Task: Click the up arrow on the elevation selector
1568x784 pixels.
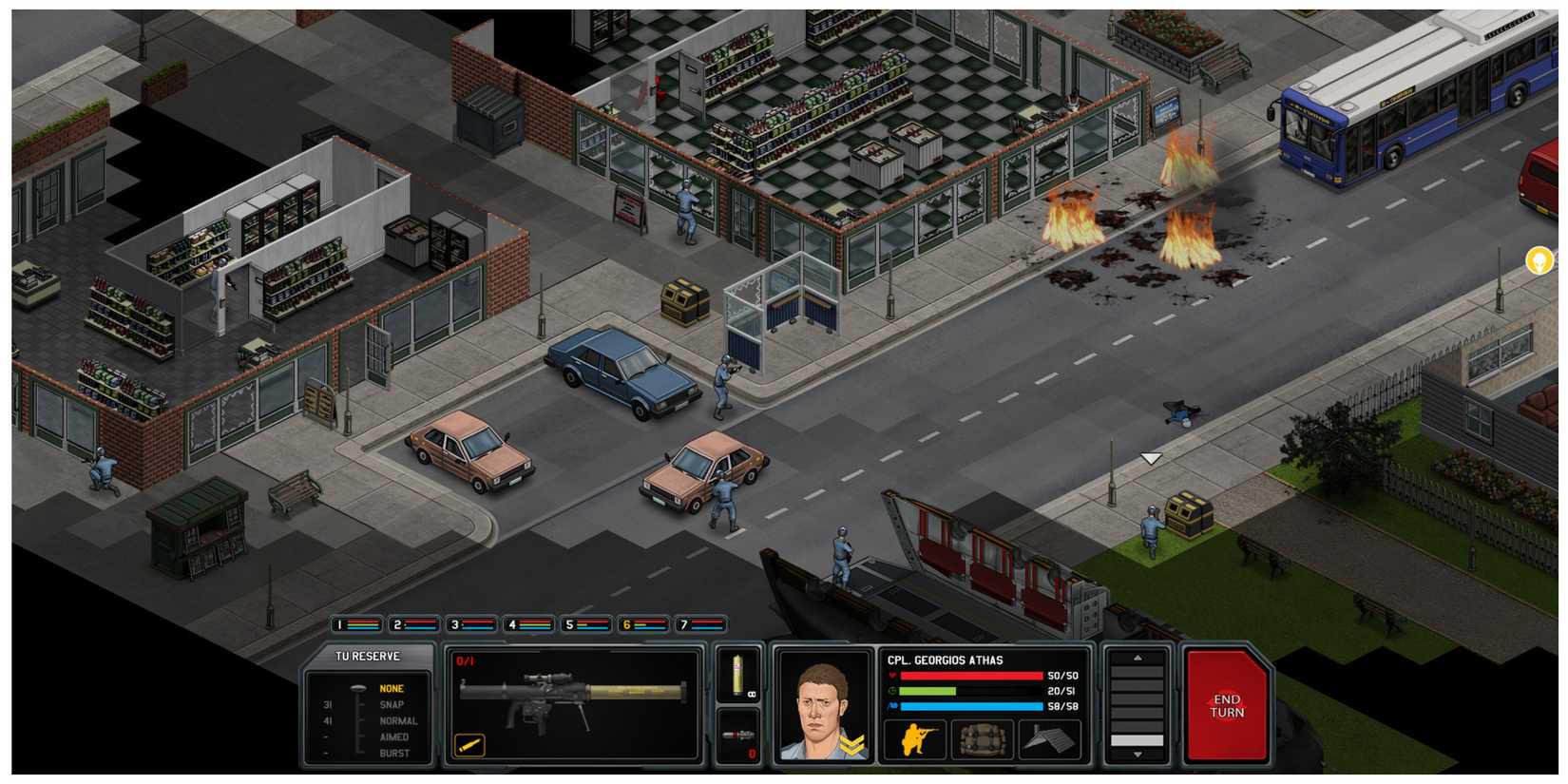Action: [x=1138, y=658]
